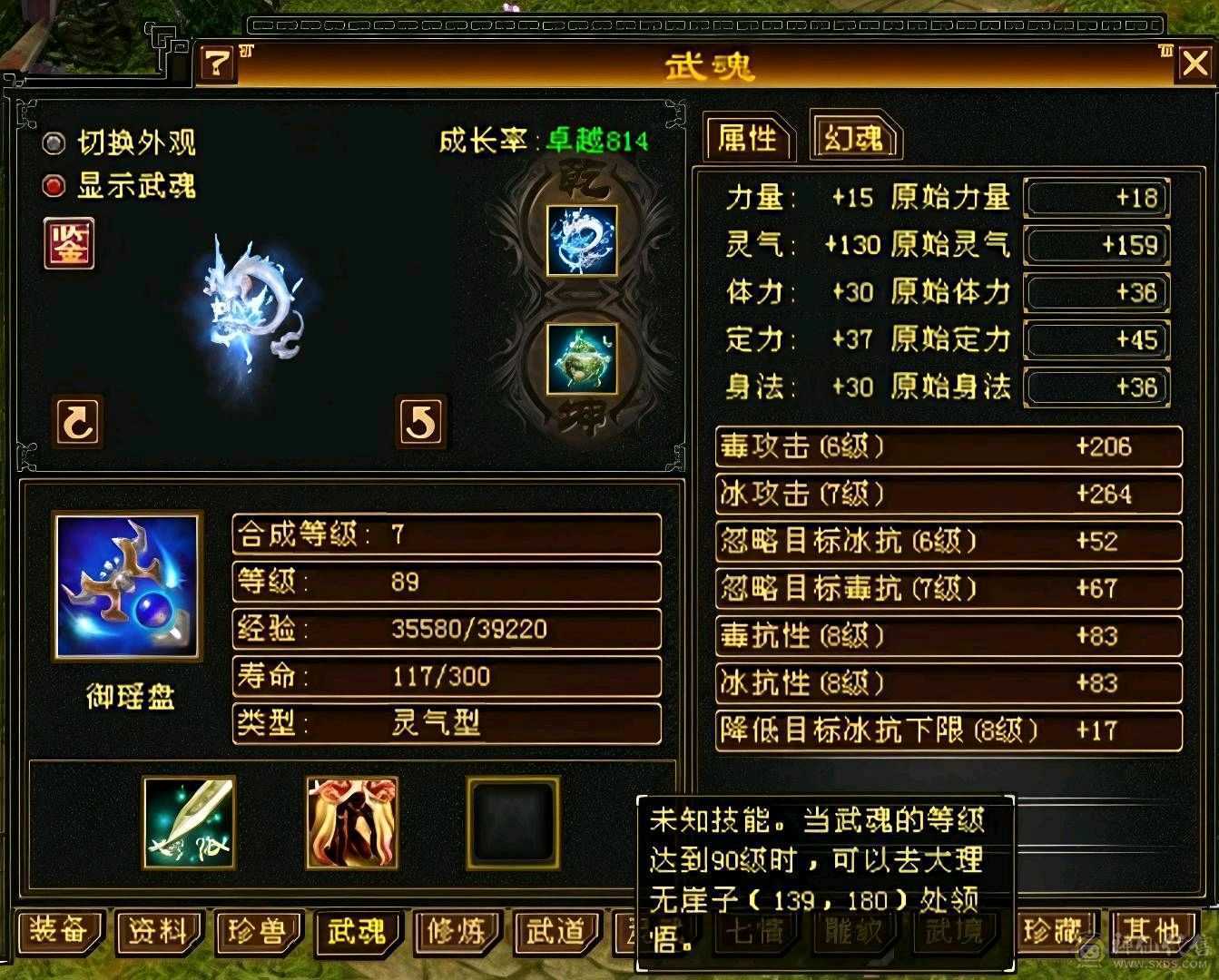1219x980 pixels.
Task: Click the sword inscription skill icon
Action: (x=188, y=822)
